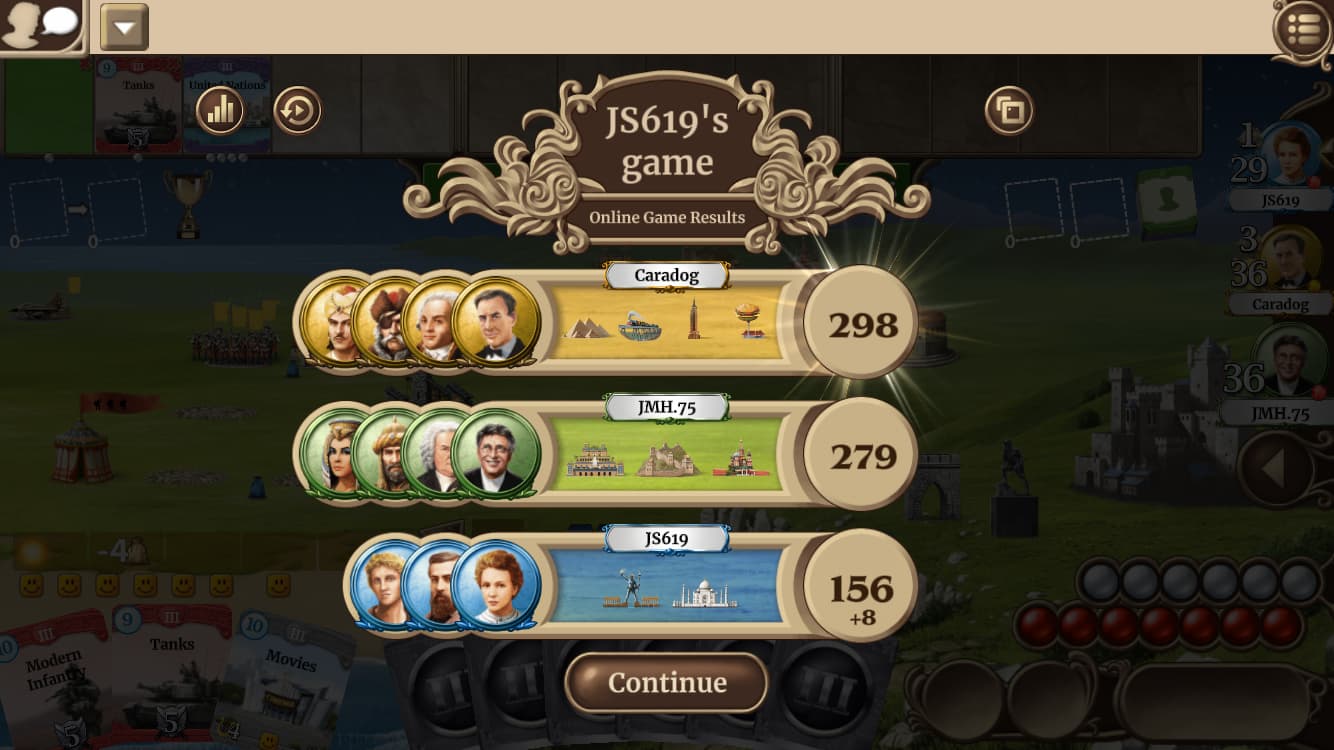Click the overlapping squares window button

[1009, 110]
